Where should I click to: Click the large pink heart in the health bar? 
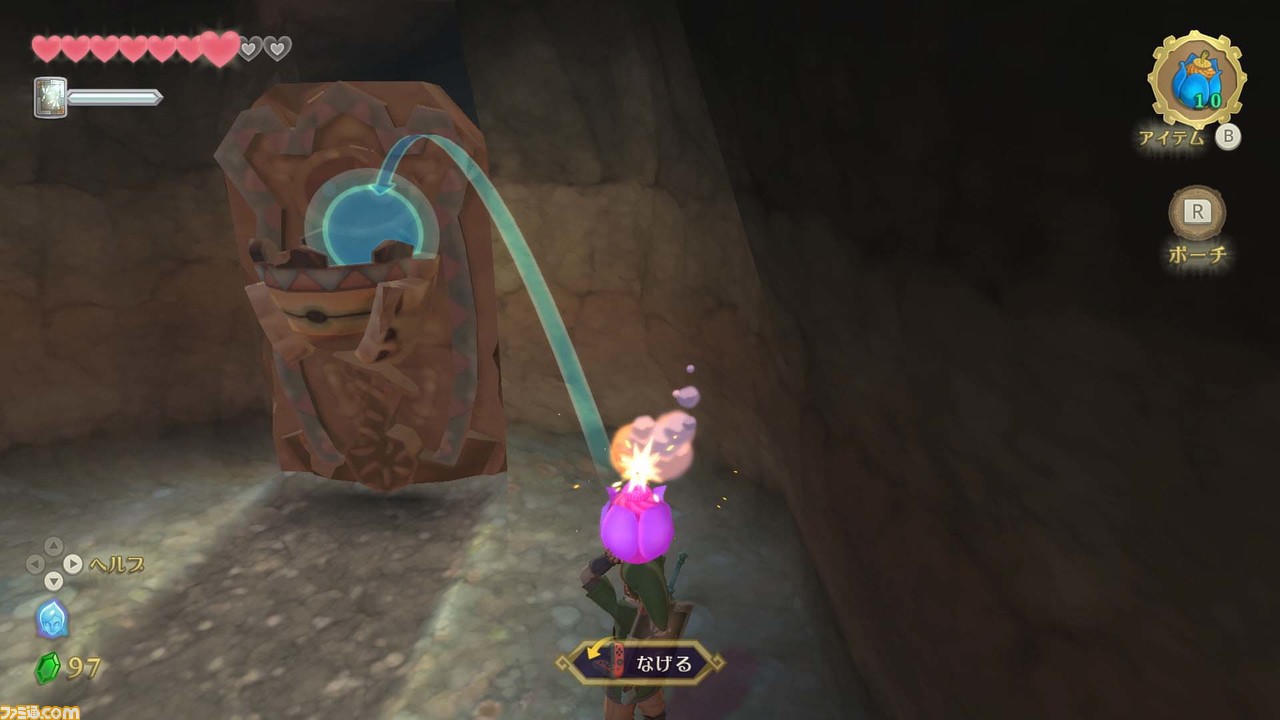coord(219,49)
